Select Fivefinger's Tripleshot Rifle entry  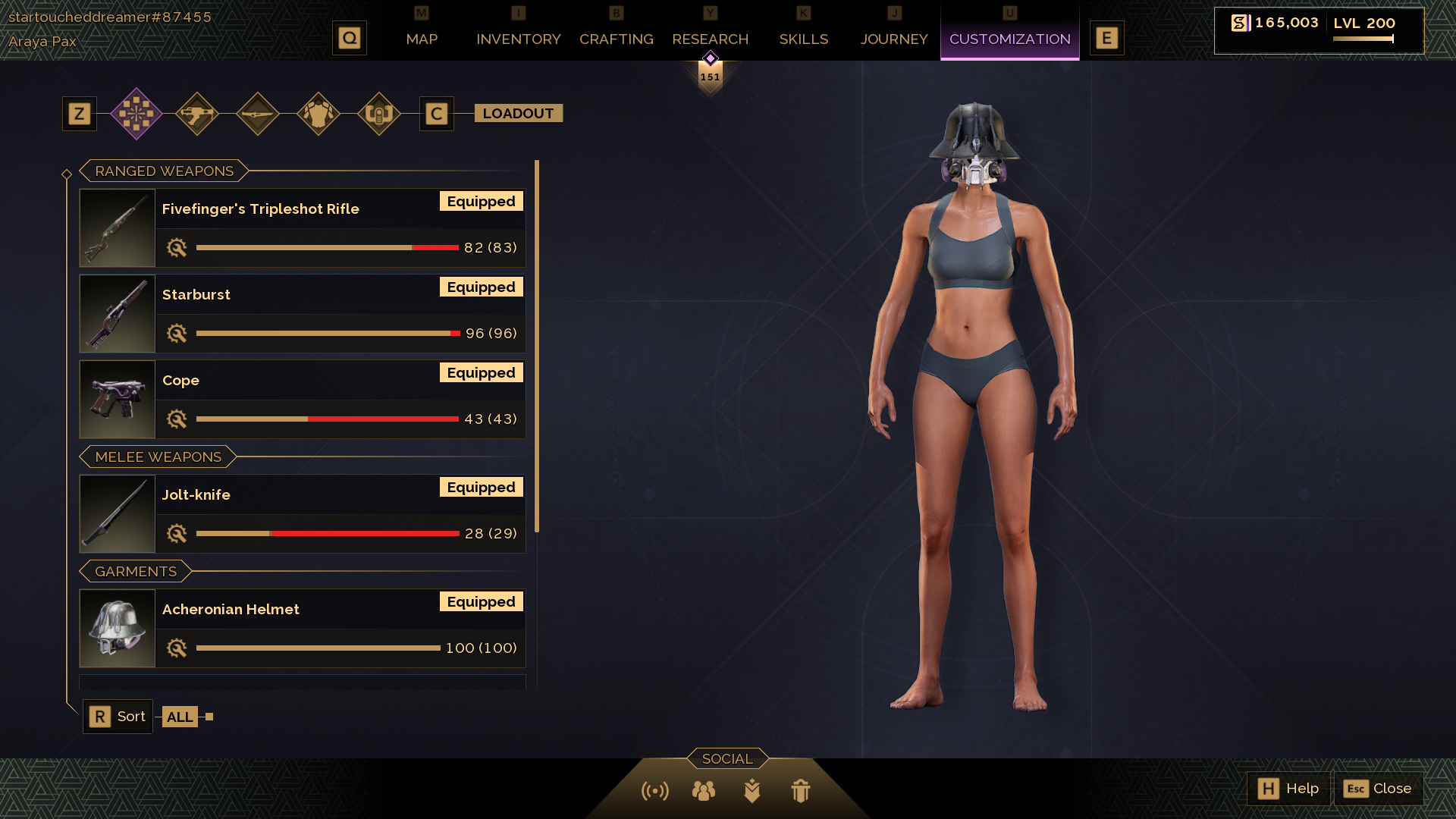[x=302, y=227]
